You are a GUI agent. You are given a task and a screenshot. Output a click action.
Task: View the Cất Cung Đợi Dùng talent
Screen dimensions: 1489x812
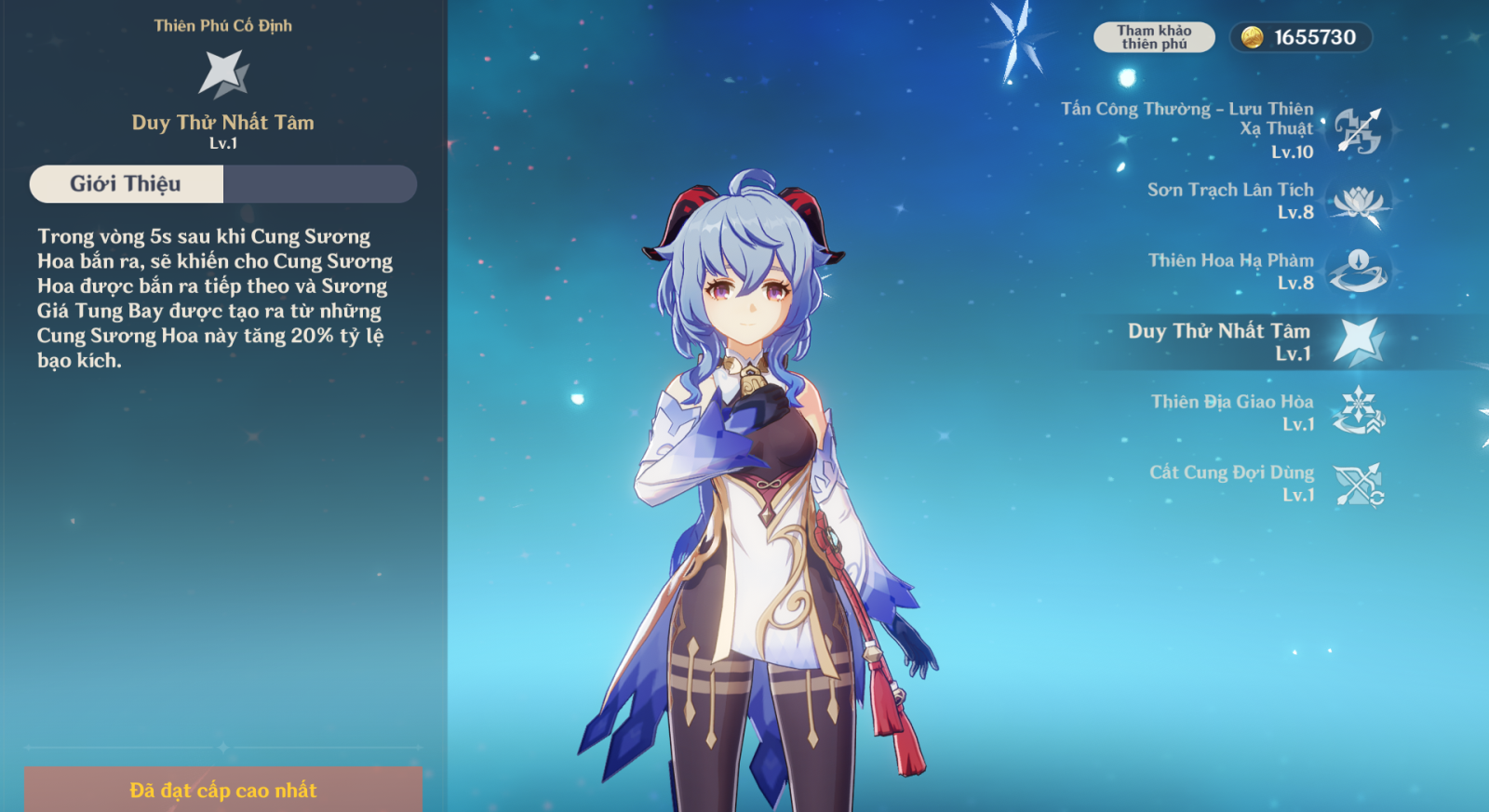tap(1358, 484)
